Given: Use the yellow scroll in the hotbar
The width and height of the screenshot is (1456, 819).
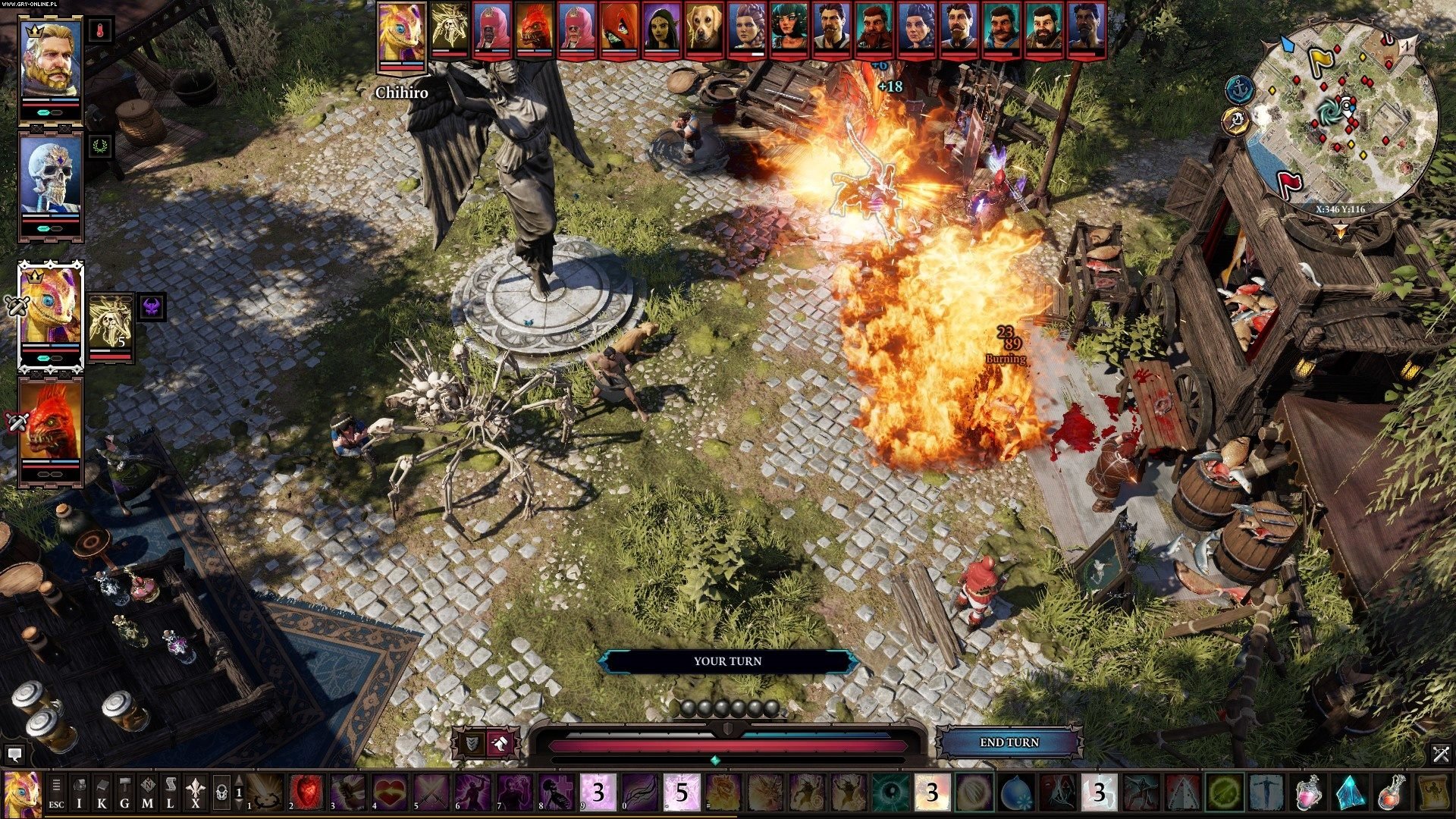Looking at the screenshot, I should point(1433,792).
